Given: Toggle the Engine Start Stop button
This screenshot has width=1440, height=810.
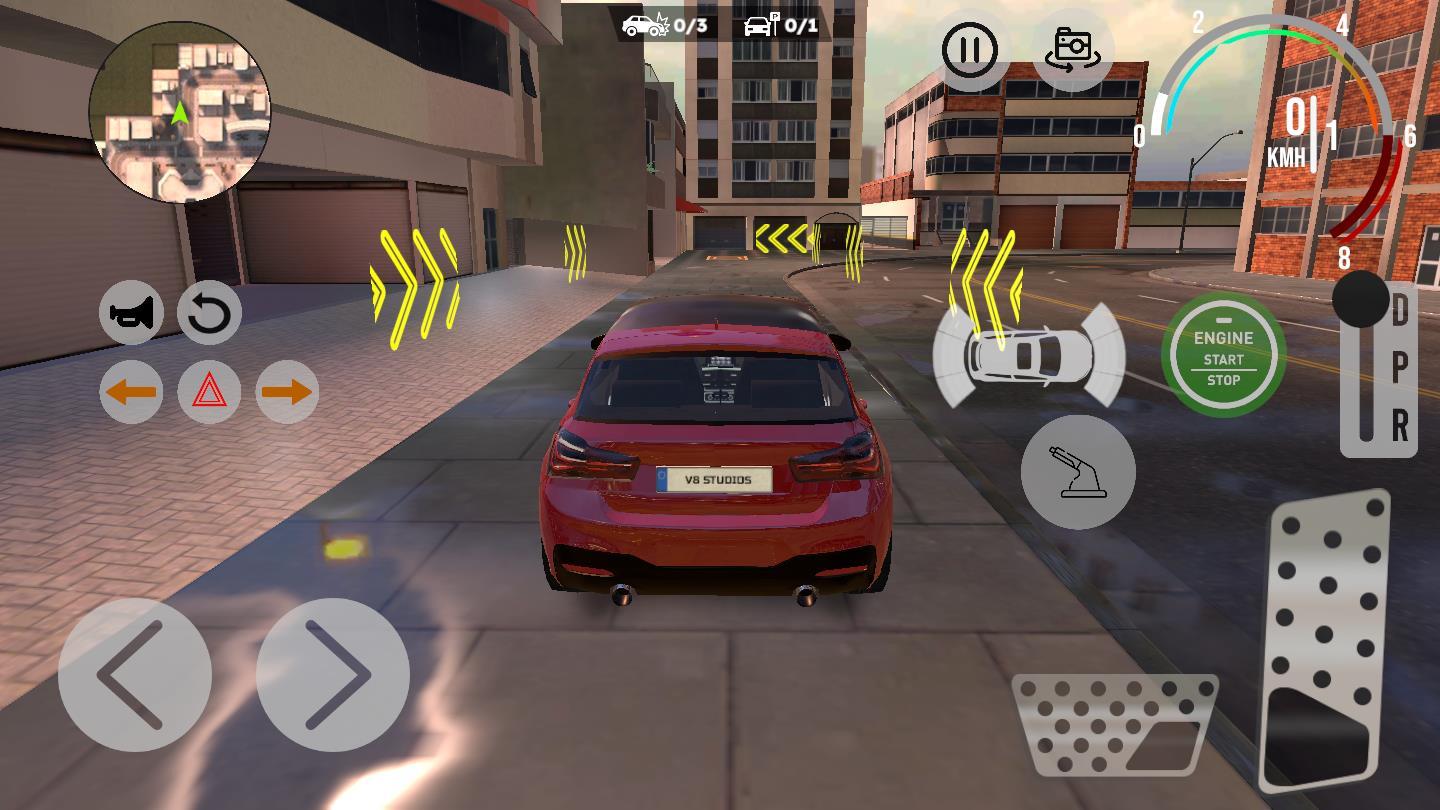Looking at the screenshot, I should click(1223, 357).
